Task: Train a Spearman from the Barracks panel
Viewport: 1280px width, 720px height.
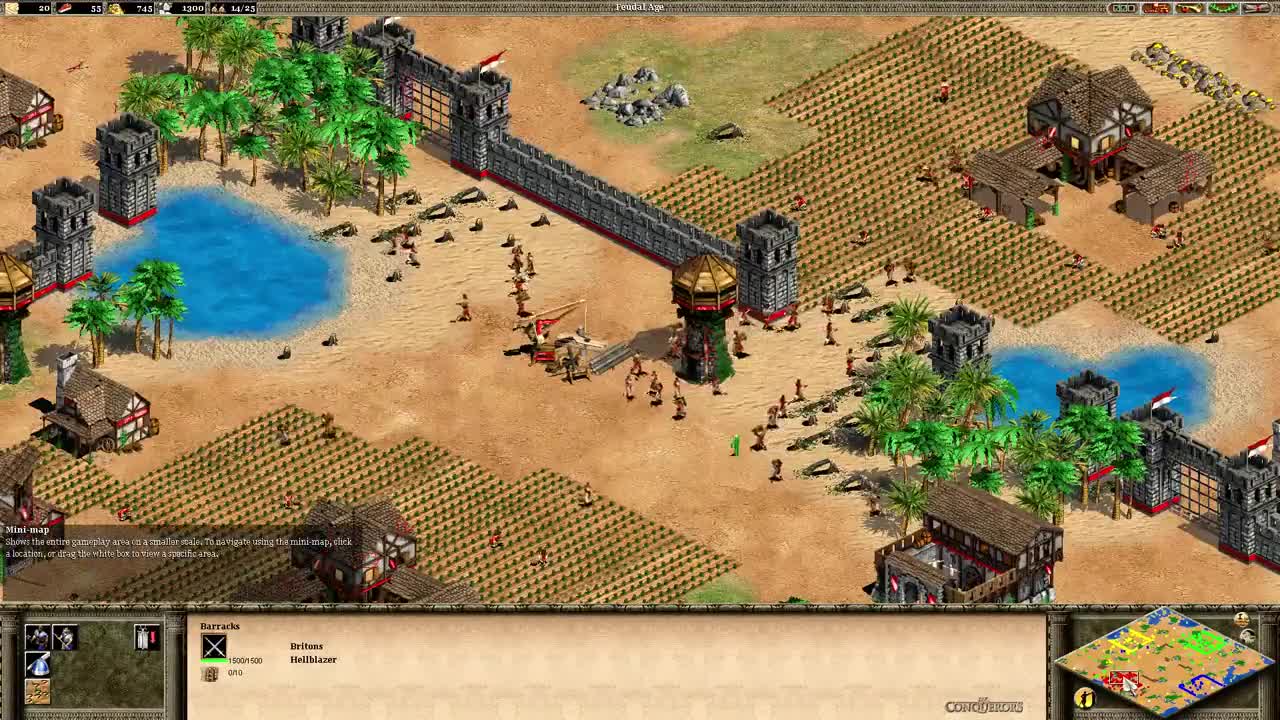Action: point(64,637)
